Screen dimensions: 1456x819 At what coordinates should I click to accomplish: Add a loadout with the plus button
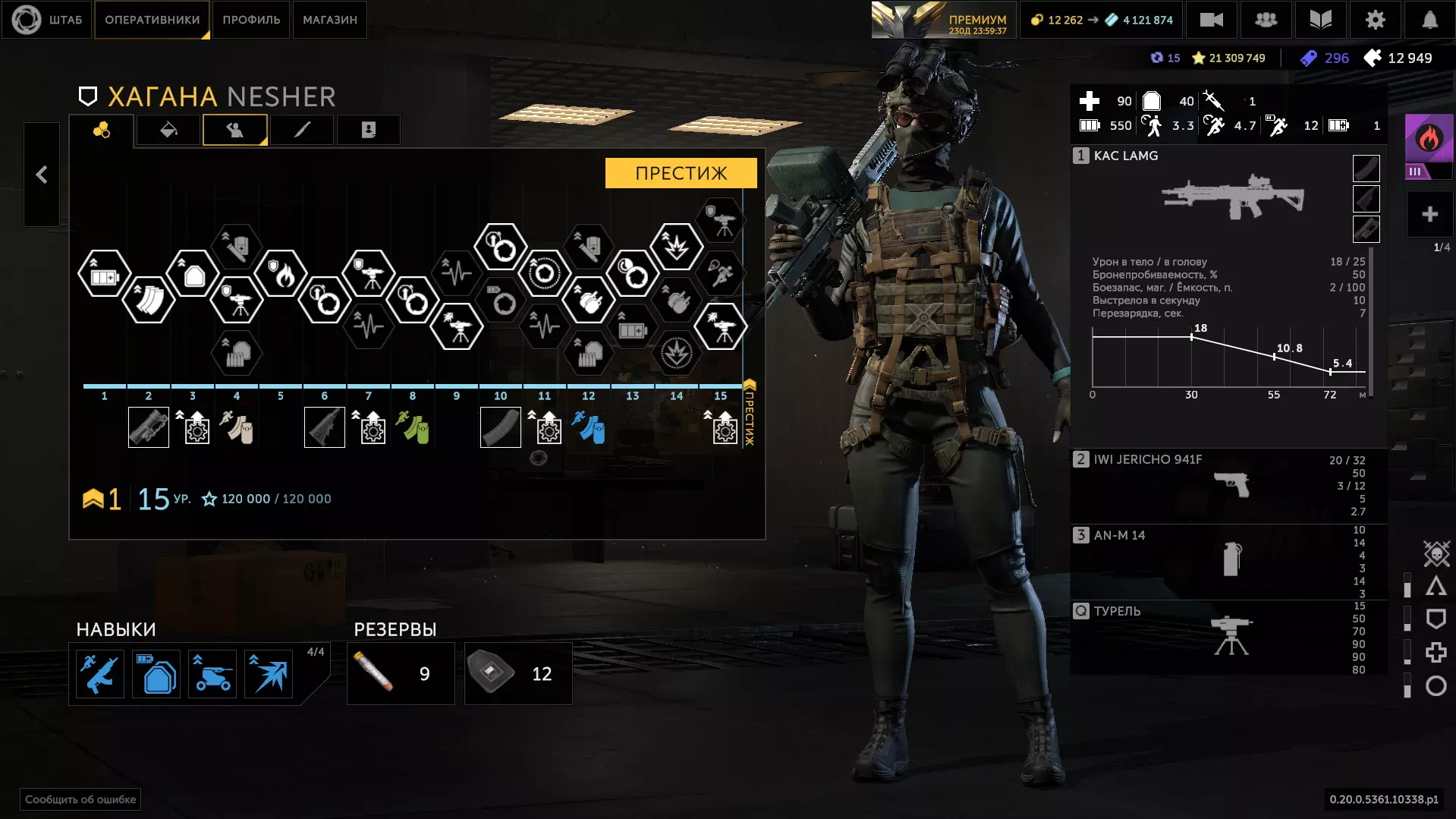point(1429,215)
